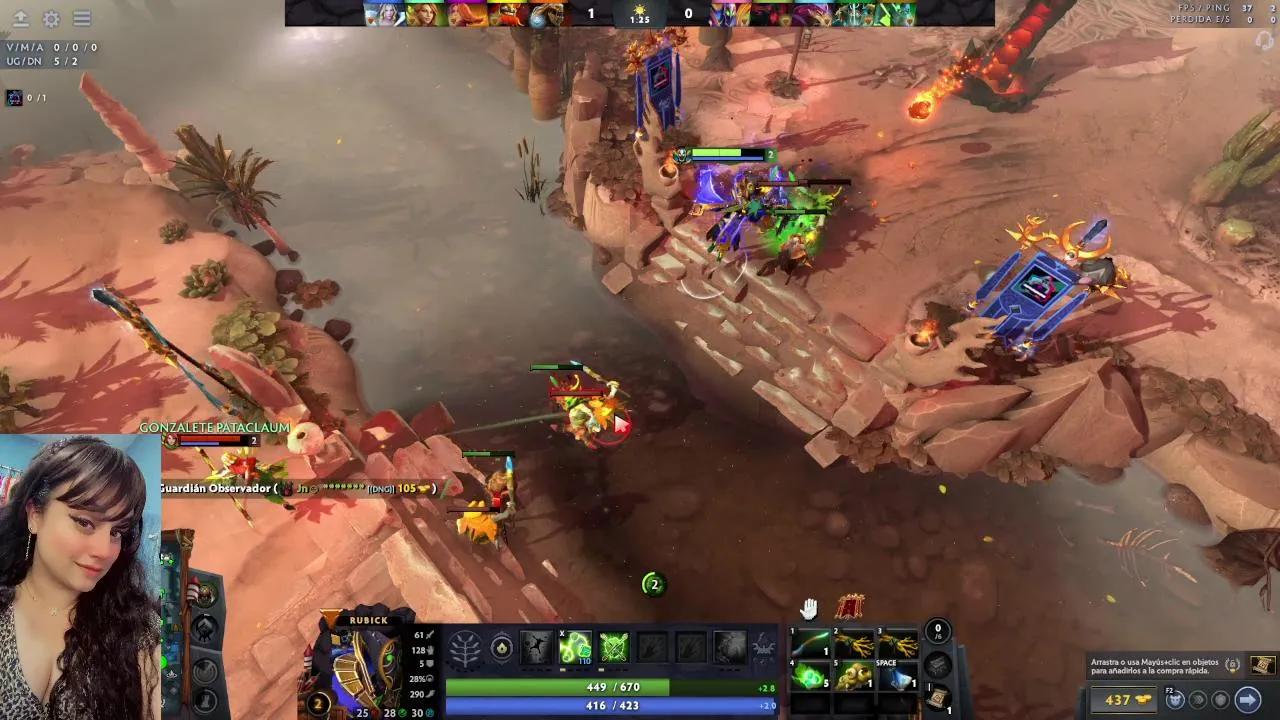Select Rubick's hero portrait
Viewport: 1280px width, 720px height.
pyautogui.click(x=360, y=660)
